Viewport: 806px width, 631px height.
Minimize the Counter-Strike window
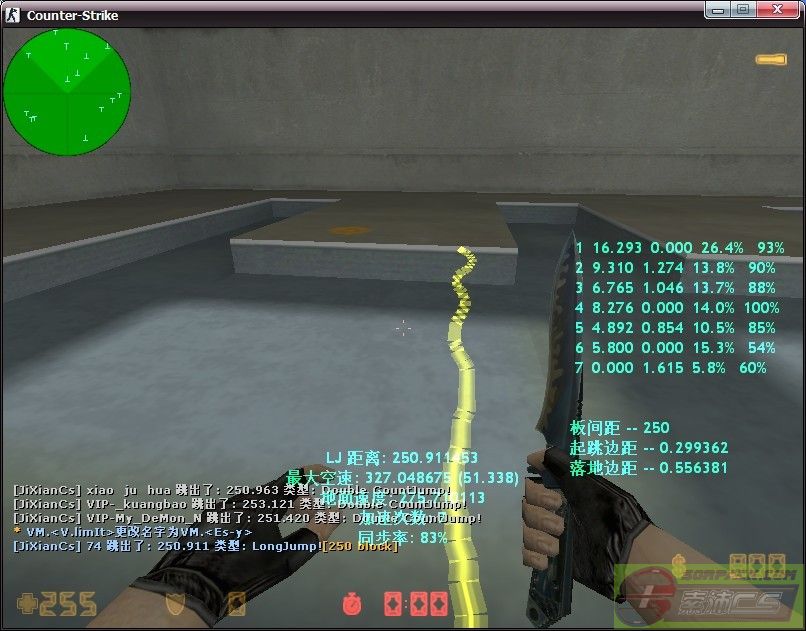pyautogui.click(x=719, y=9)
